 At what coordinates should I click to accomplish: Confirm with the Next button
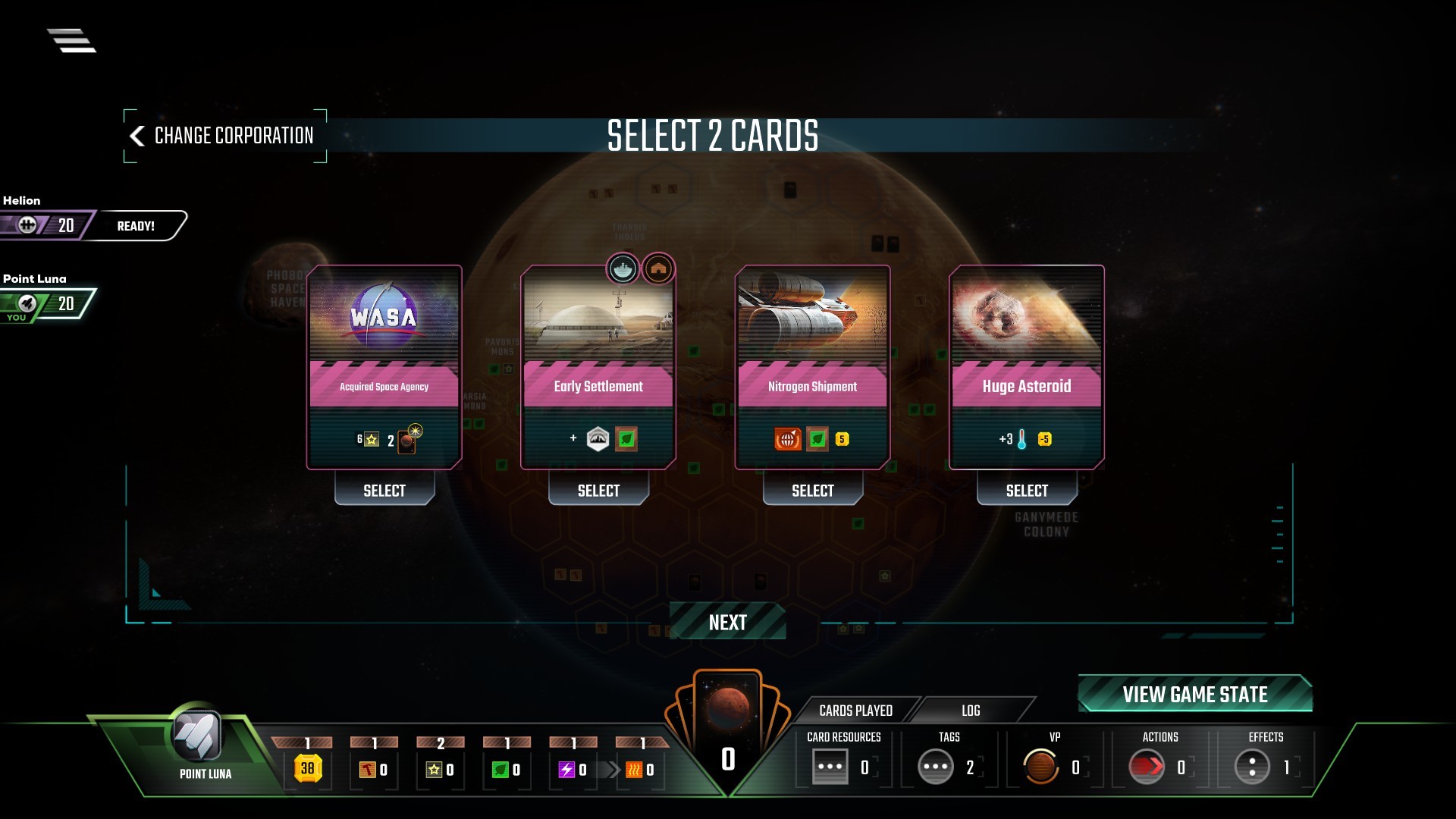click(x=727, y=623)
